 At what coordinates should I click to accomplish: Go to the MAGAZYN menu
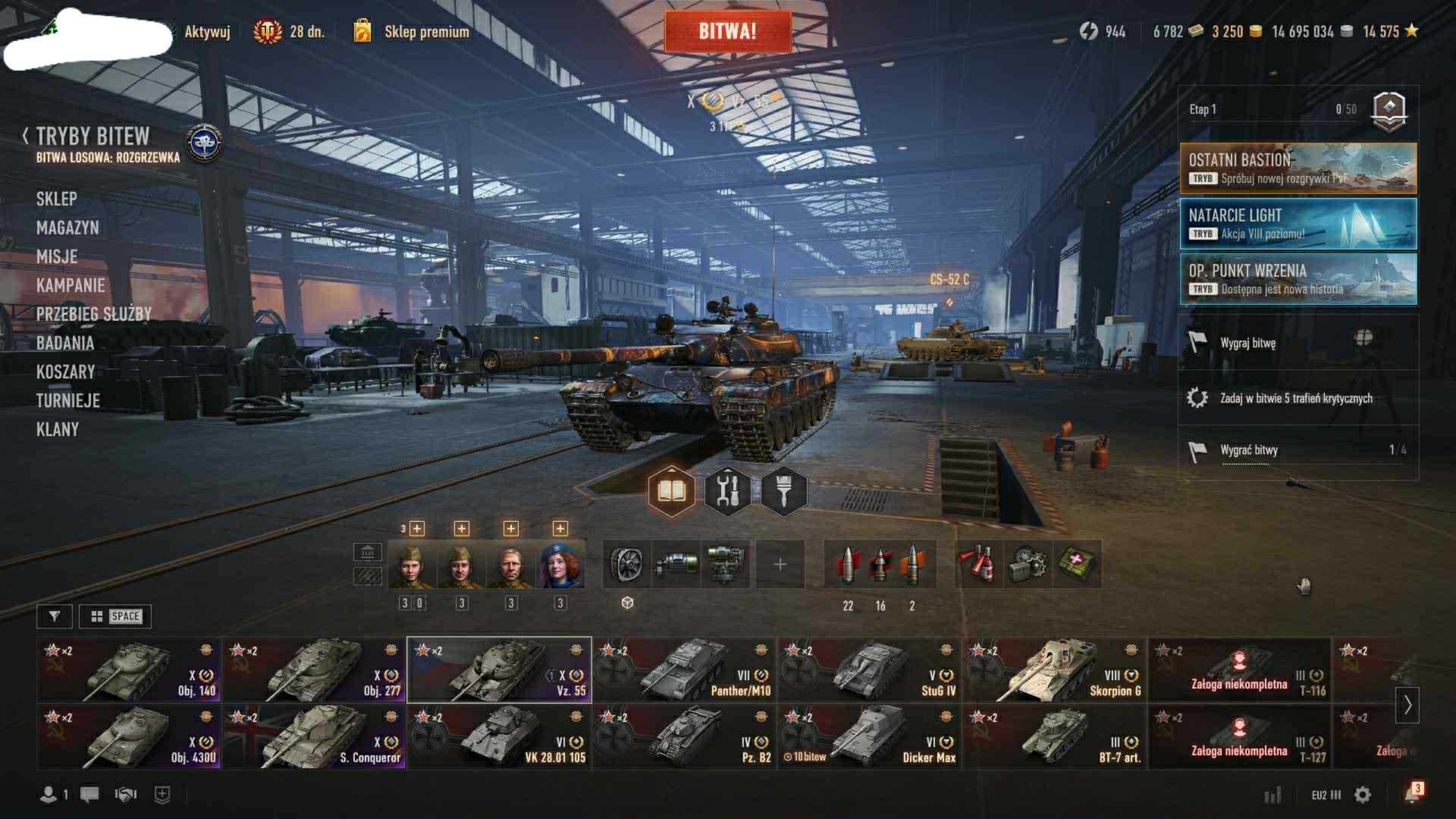coord(67,228)
